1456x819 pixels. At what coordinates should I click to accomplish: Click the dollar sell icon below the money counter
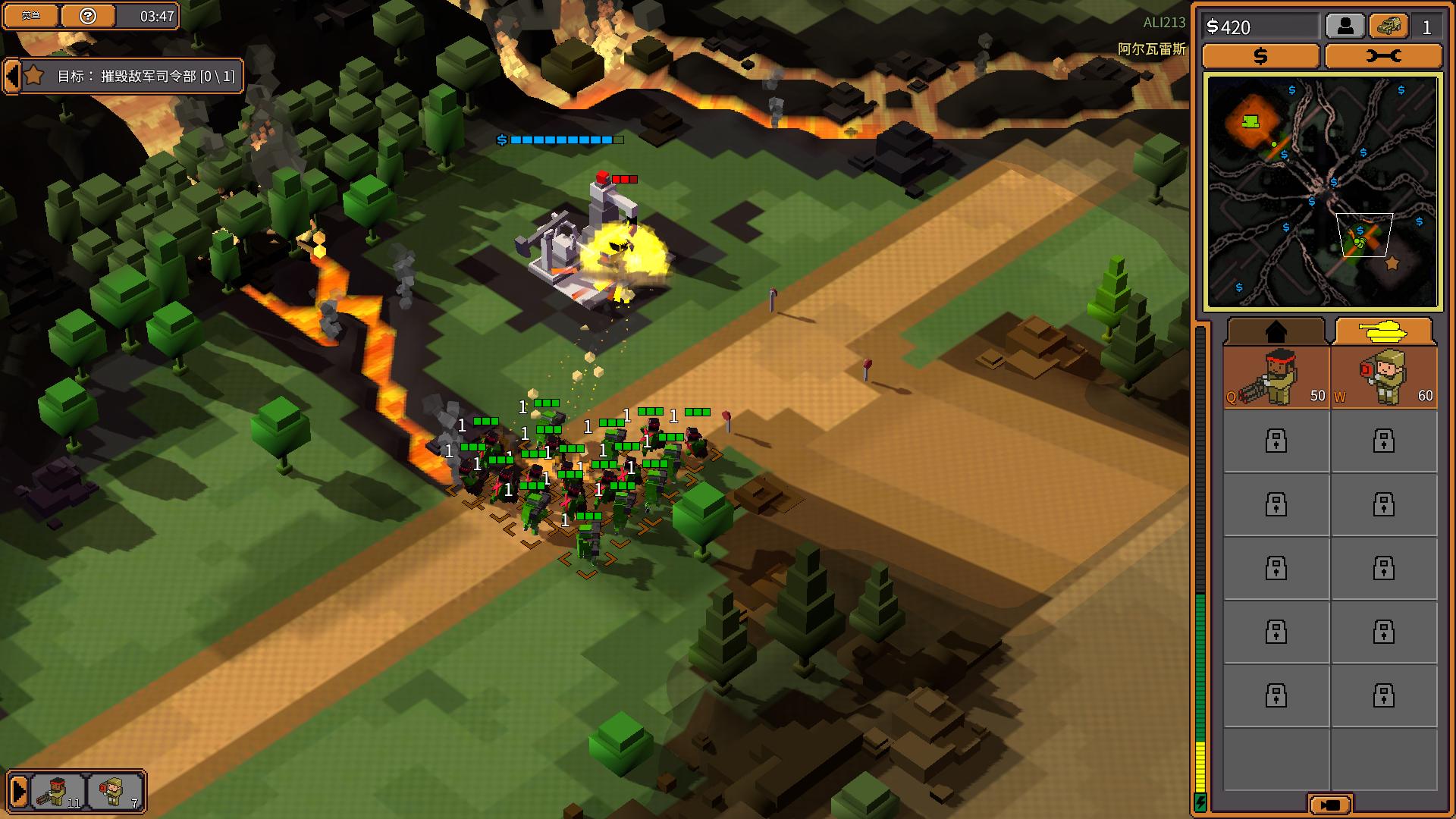1260,55
